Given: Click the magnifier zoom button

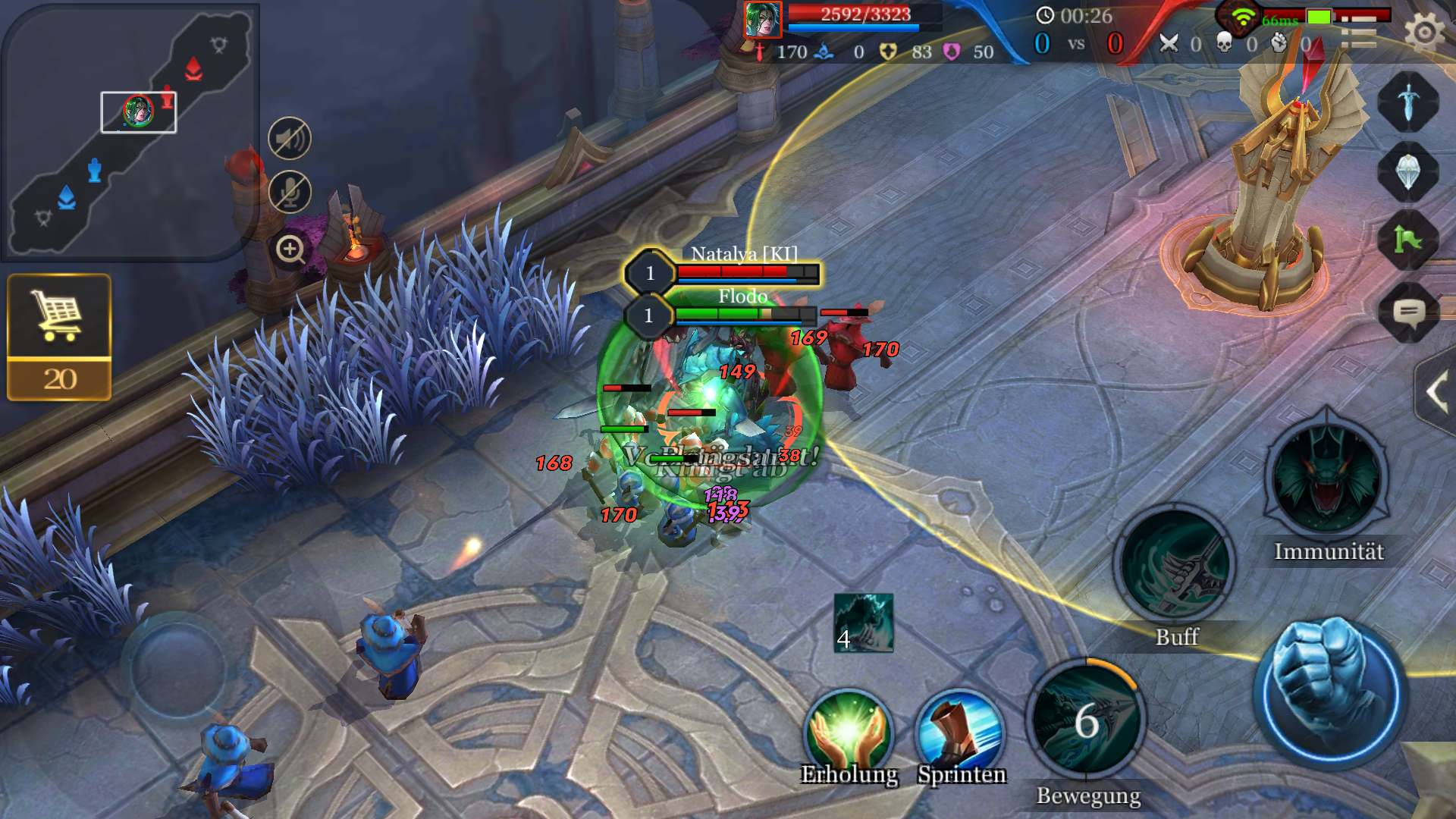Looking at the screenshot, I should coord(290,249).
